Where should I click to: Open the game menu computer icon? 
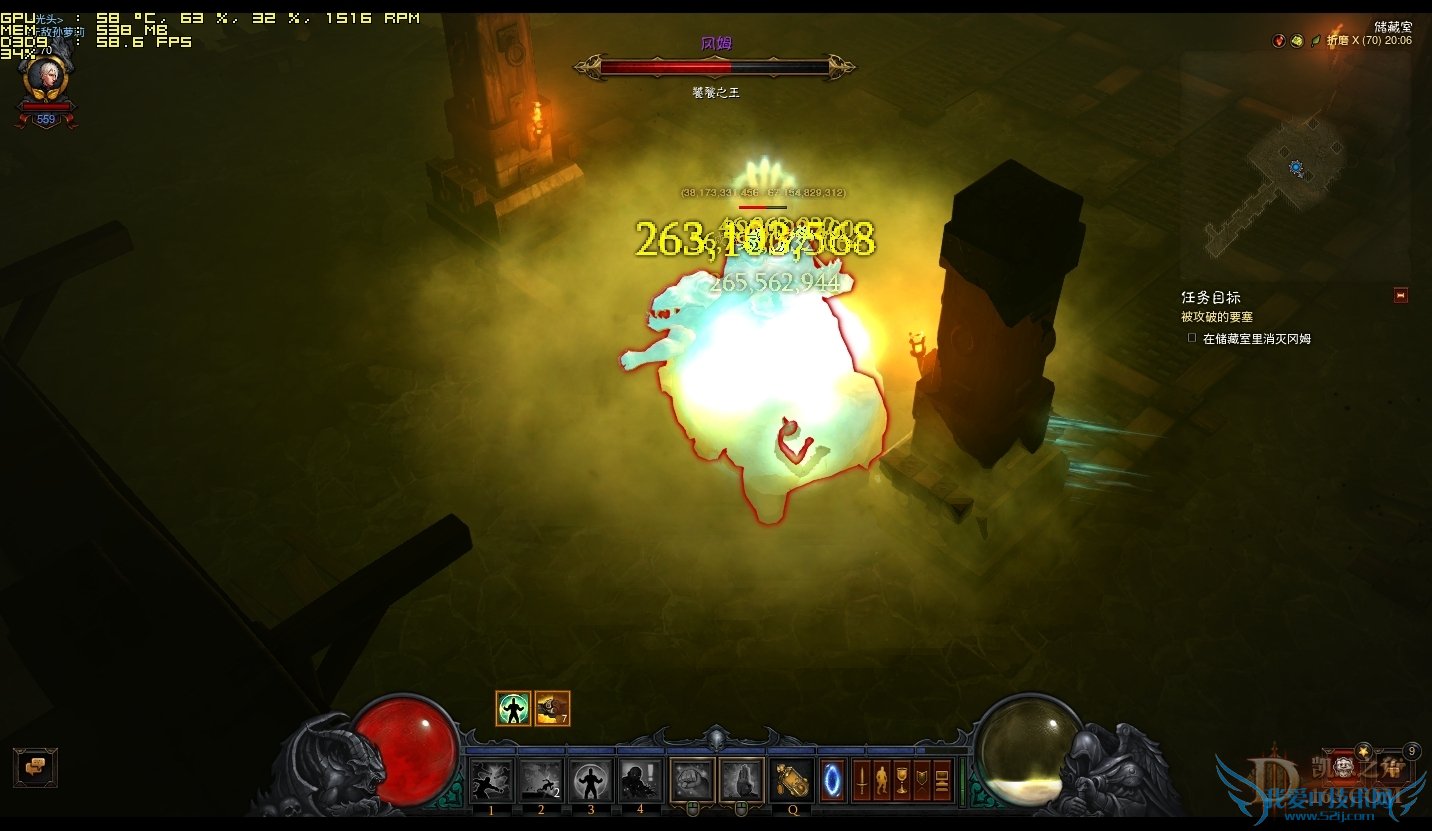(x=941, y=780)
